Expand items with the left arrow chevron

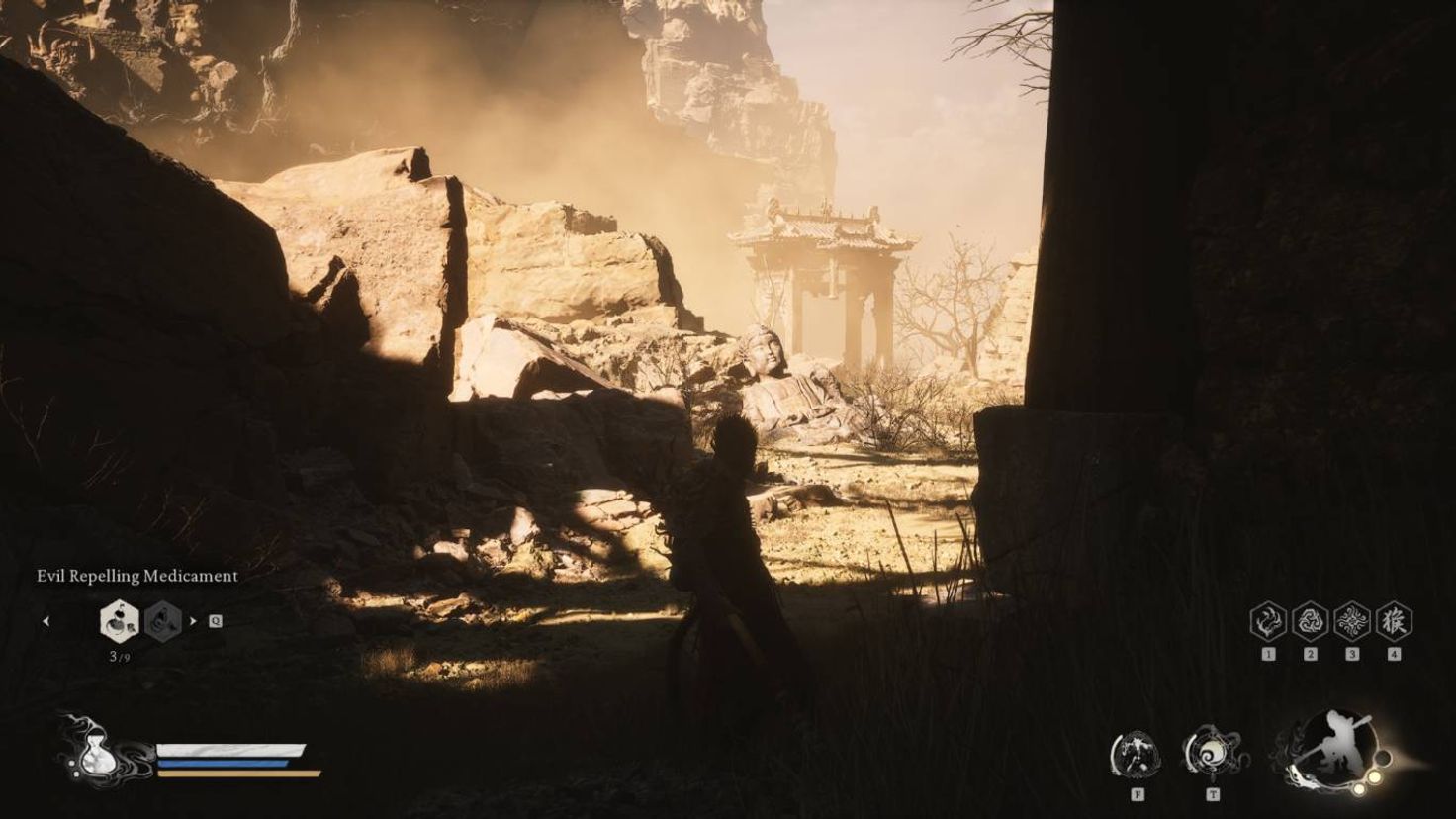(47, 623)
